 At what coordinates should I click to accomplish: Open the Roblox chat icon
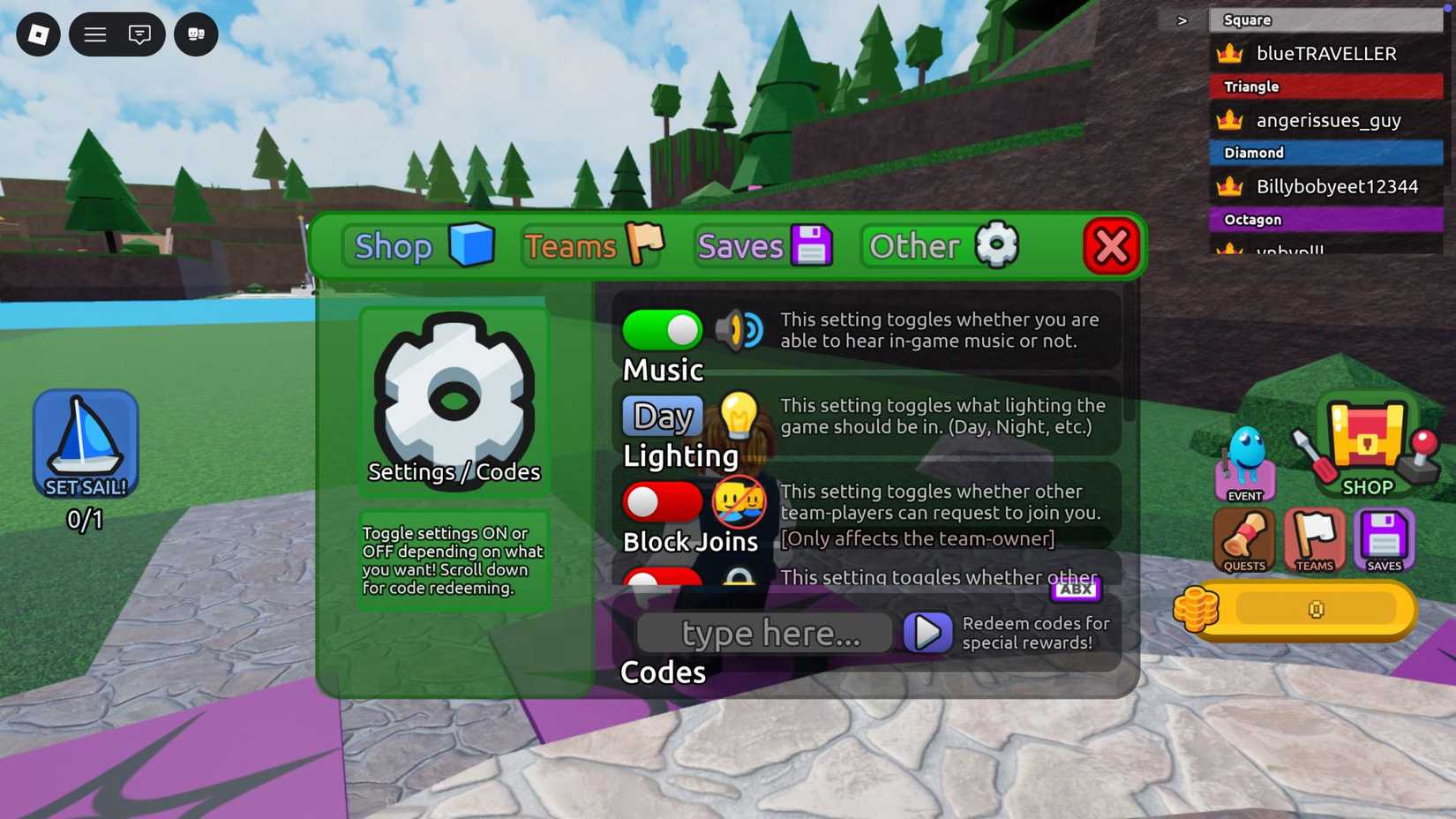138,34
